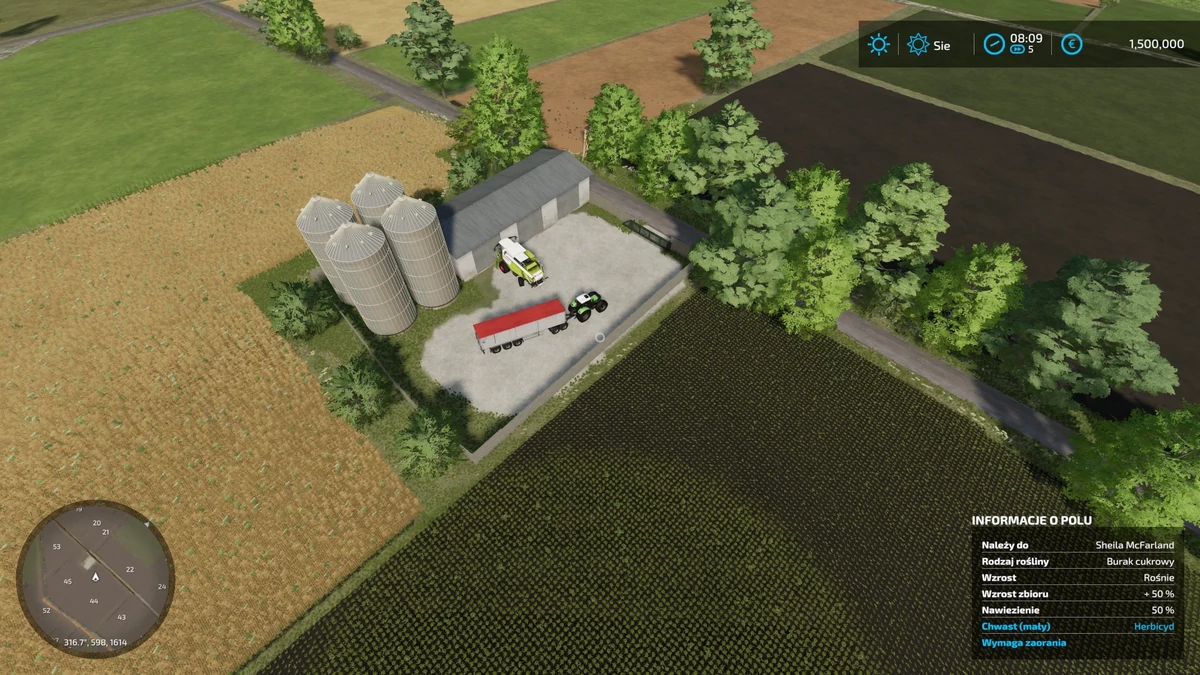Click the fast-forward time speed icon
Screen dimensions: 1200x675
(x=1019, y=49)
